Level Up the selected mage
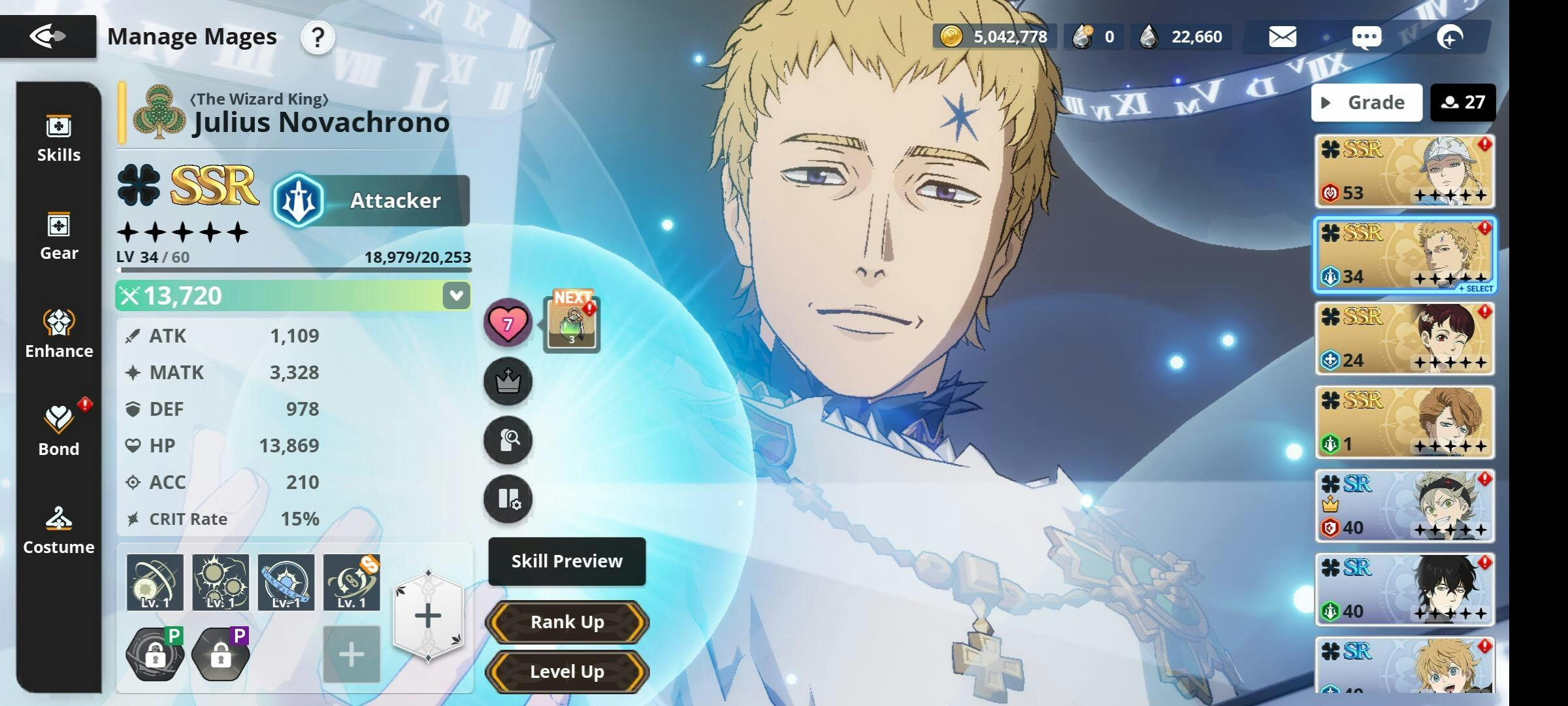Viewport: 1568px width, 706px height. (566, 672)
